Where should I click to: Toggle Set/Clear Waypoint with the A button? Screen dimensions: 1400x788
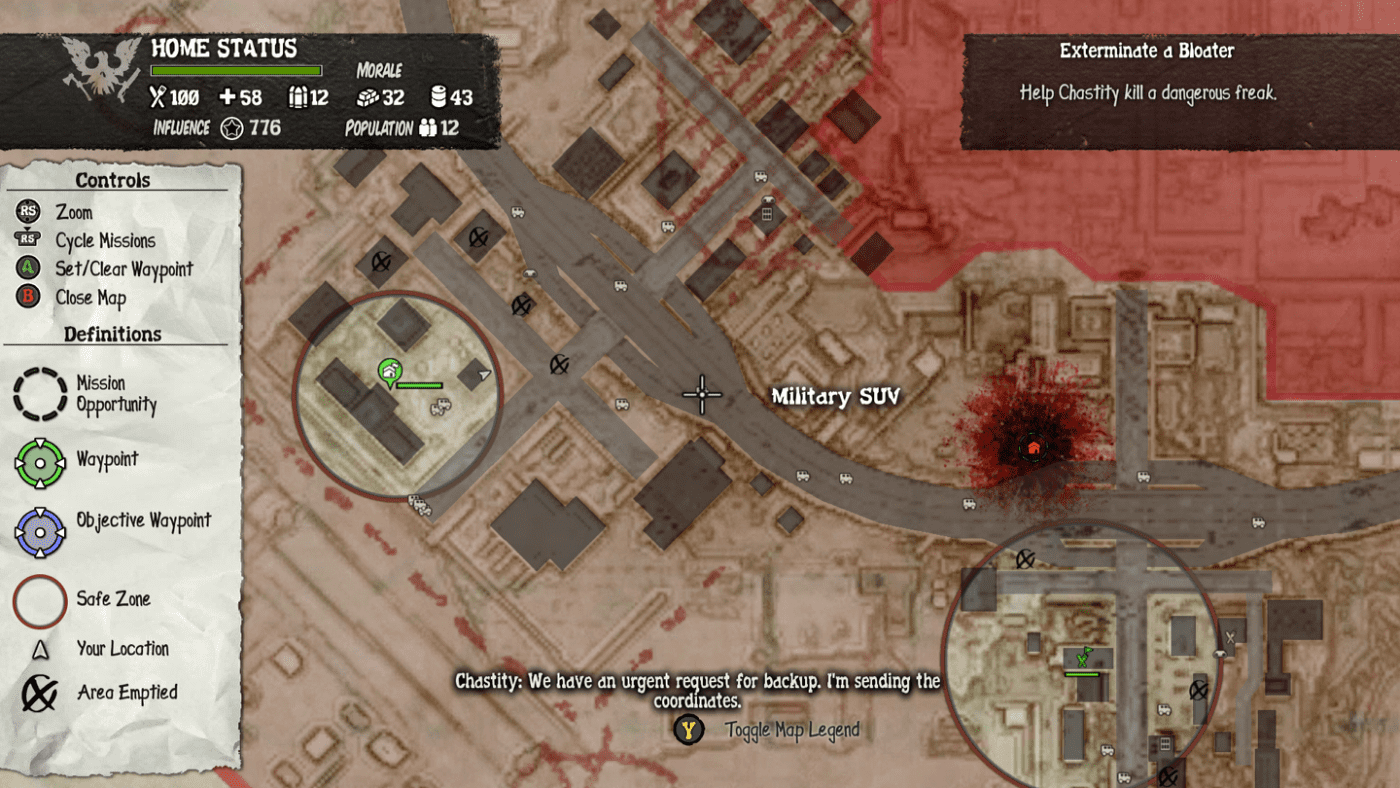click(26, 269)
